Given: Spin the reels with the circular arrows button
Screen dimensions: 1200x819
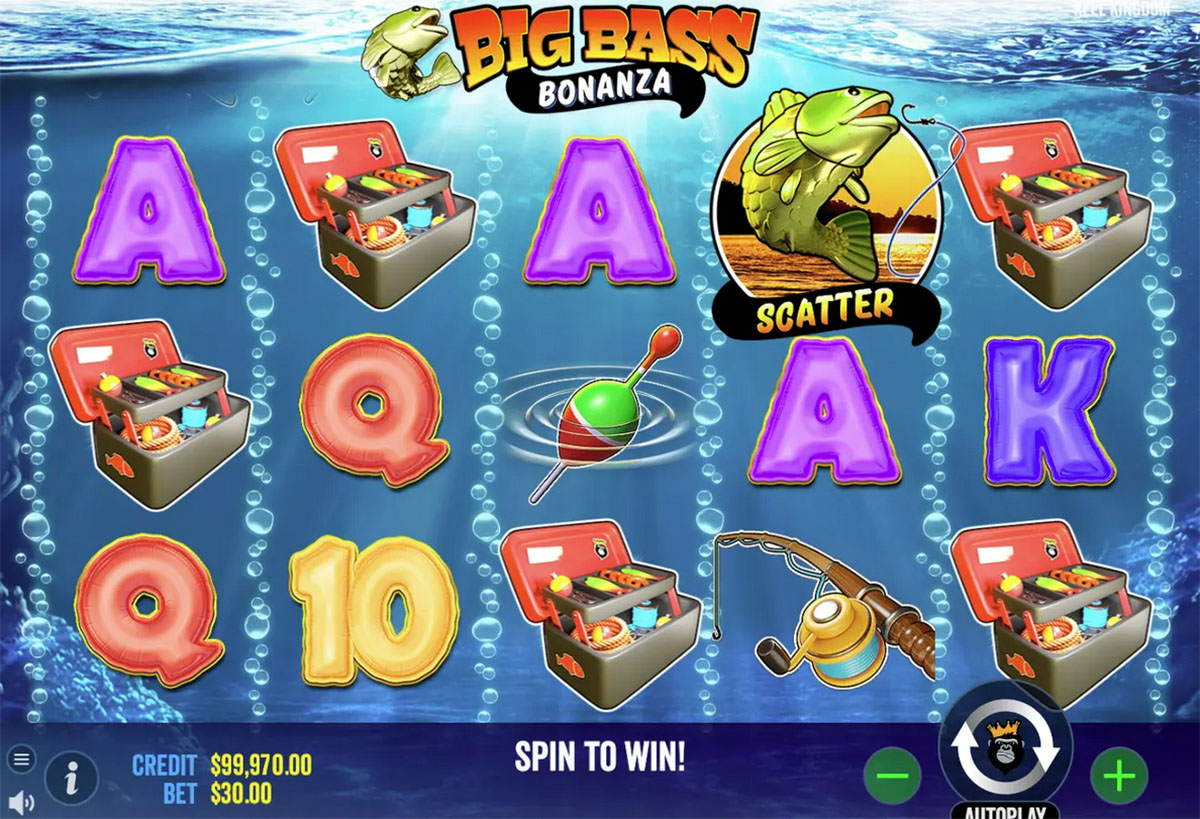Looking at the screenshot, I should (1004, 747).
